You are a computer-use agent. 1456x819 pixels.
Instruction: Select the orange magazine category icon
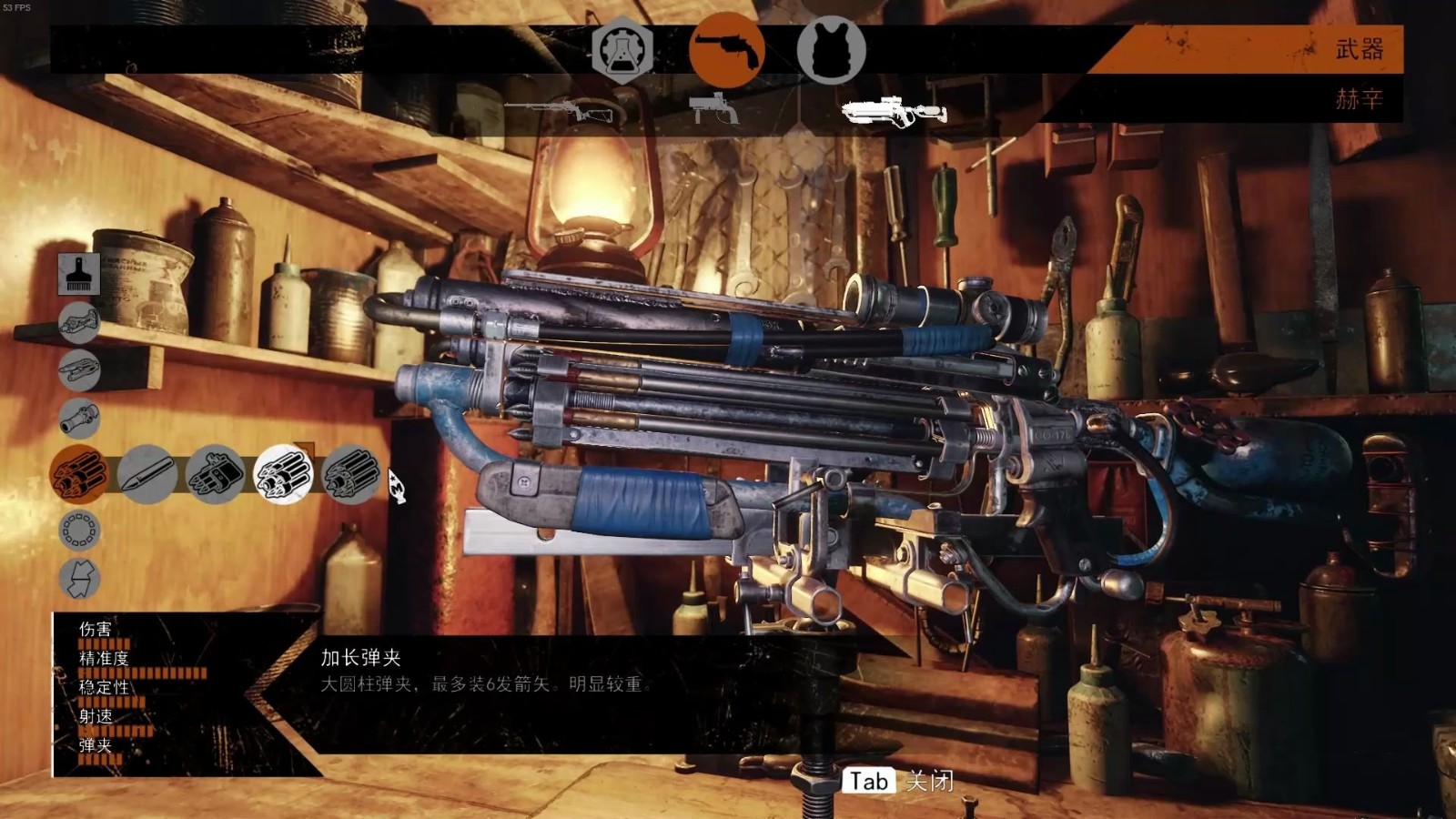pos(78,474)
